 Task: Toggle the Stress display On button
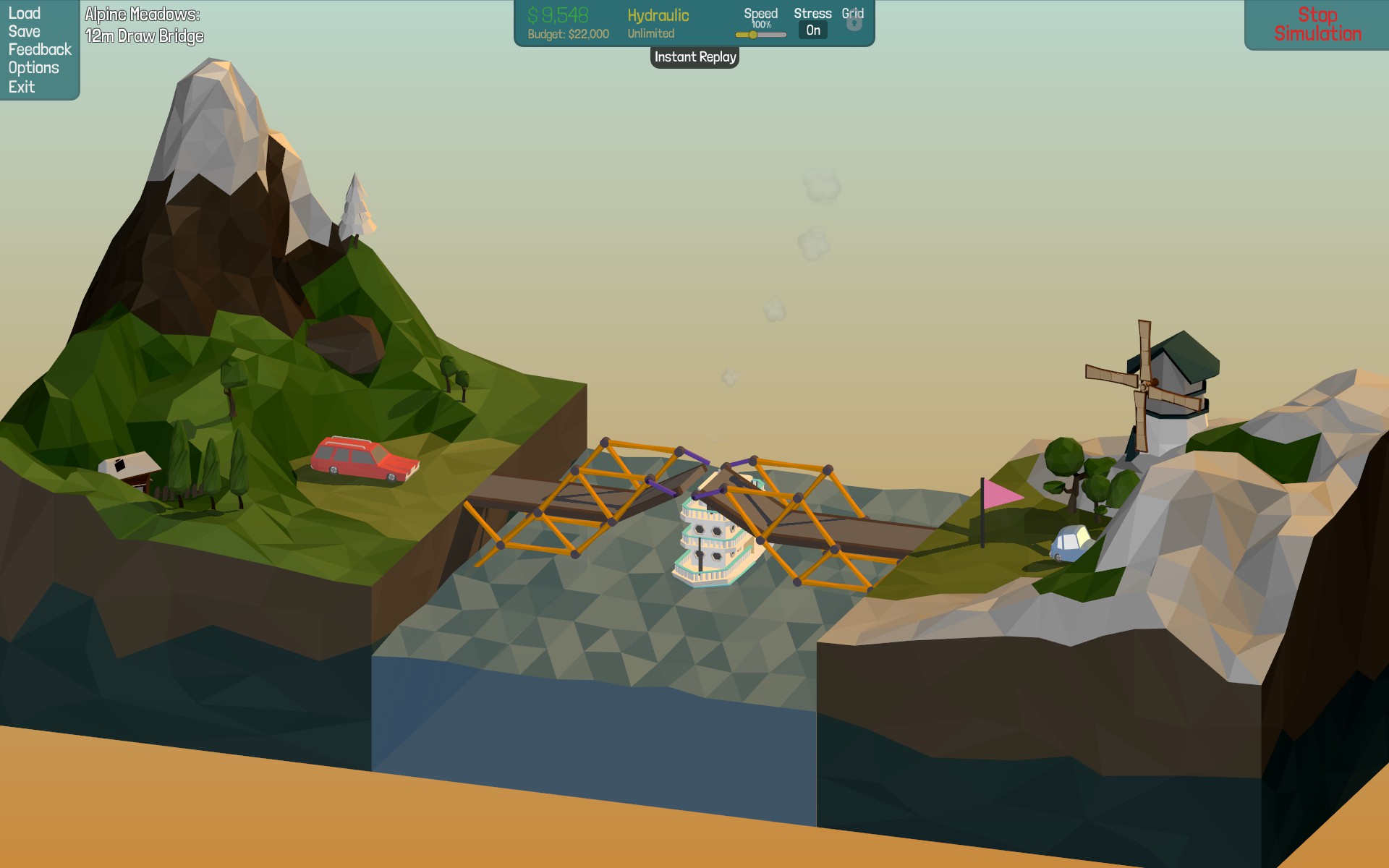813,30
